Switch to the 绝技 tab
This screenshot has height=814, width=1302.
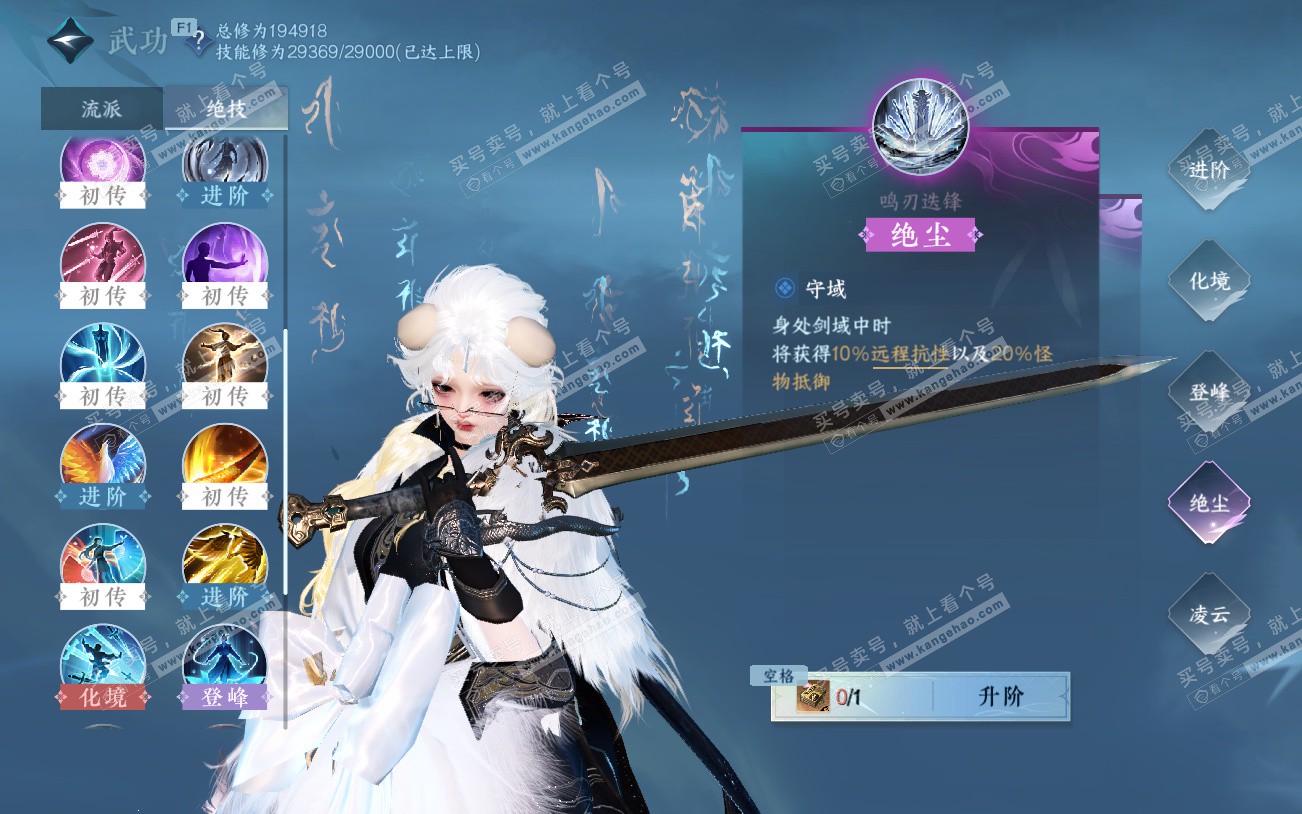(226, 109)
